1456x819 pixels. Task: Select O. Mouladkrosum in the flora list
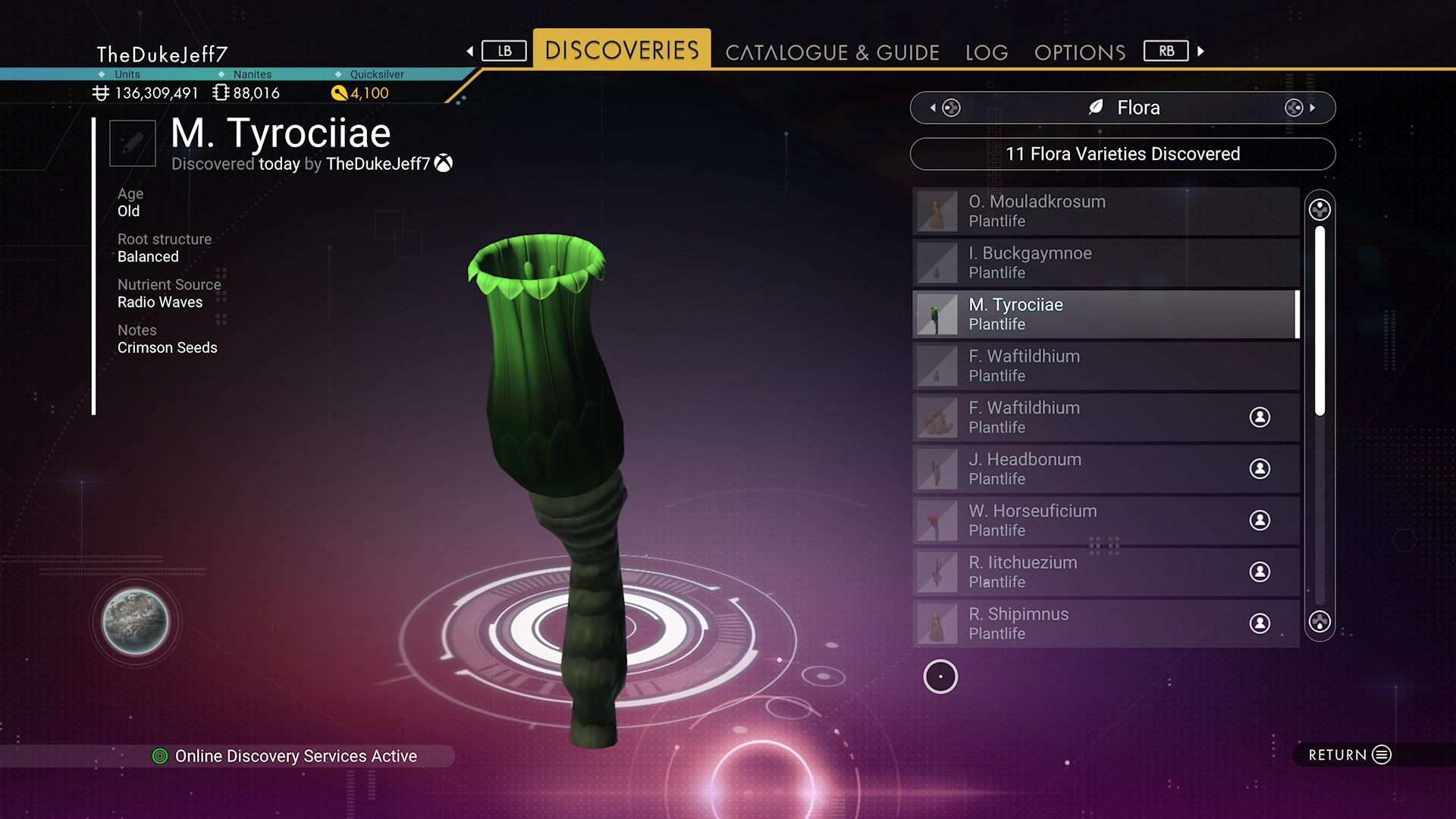[1106, 211]
